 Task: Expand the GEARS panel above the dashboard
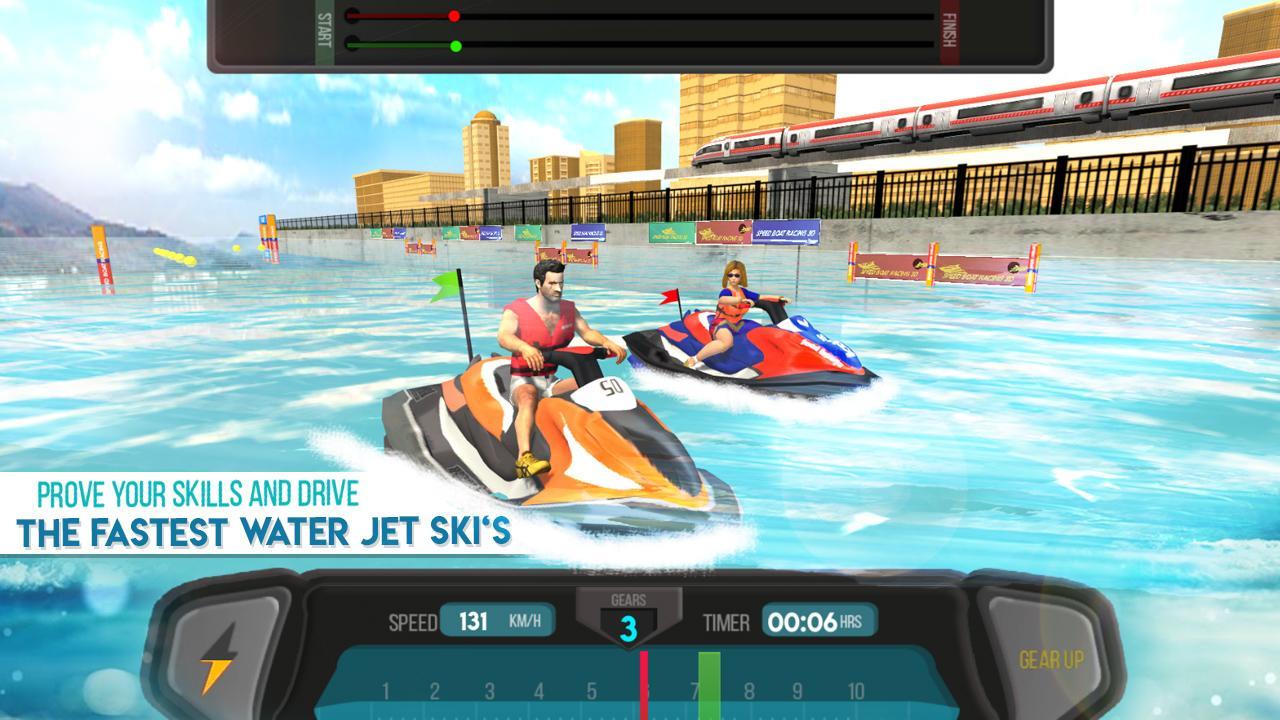630,600
